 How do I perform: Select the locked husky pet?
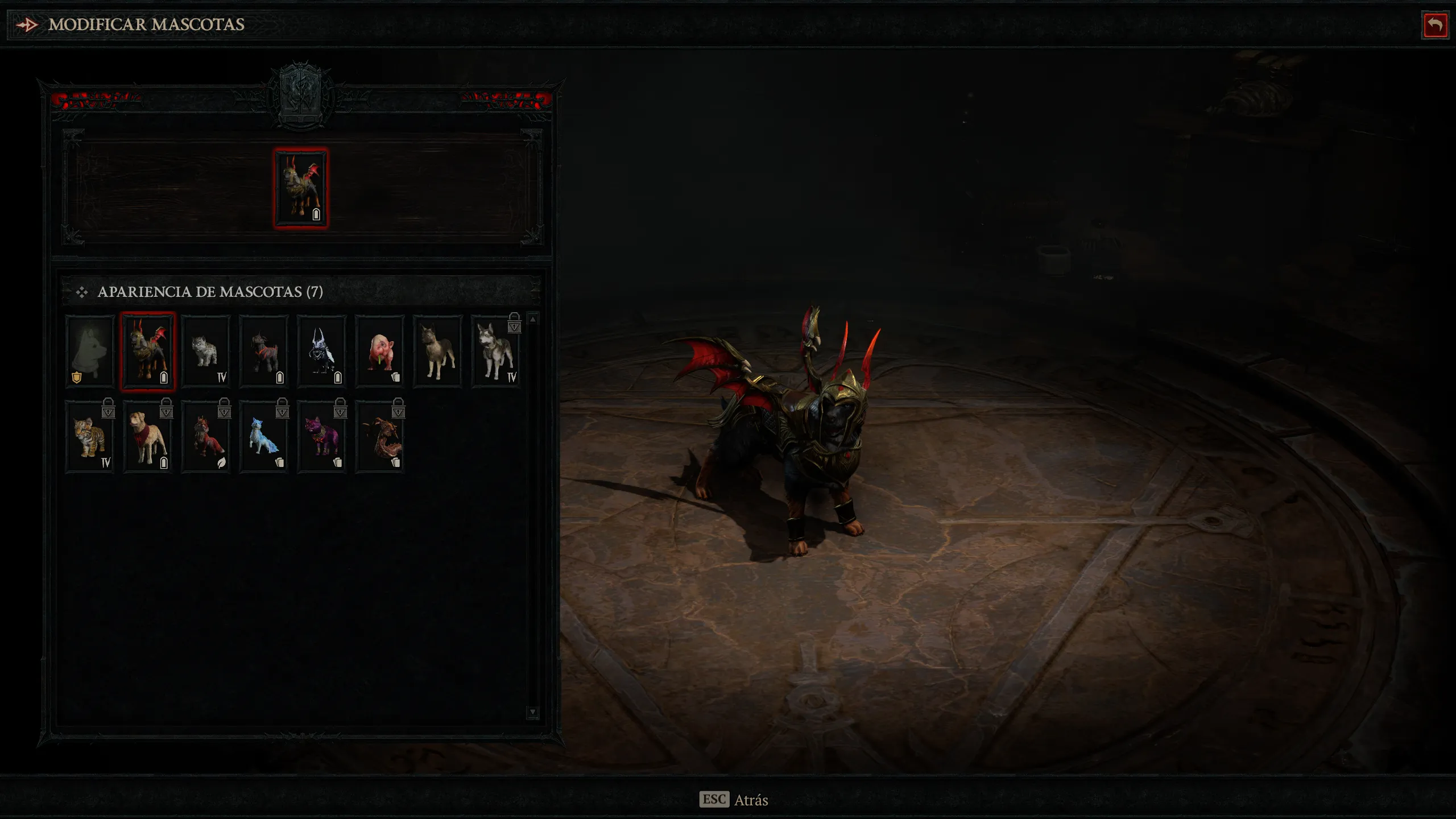[x=496, y=351]
